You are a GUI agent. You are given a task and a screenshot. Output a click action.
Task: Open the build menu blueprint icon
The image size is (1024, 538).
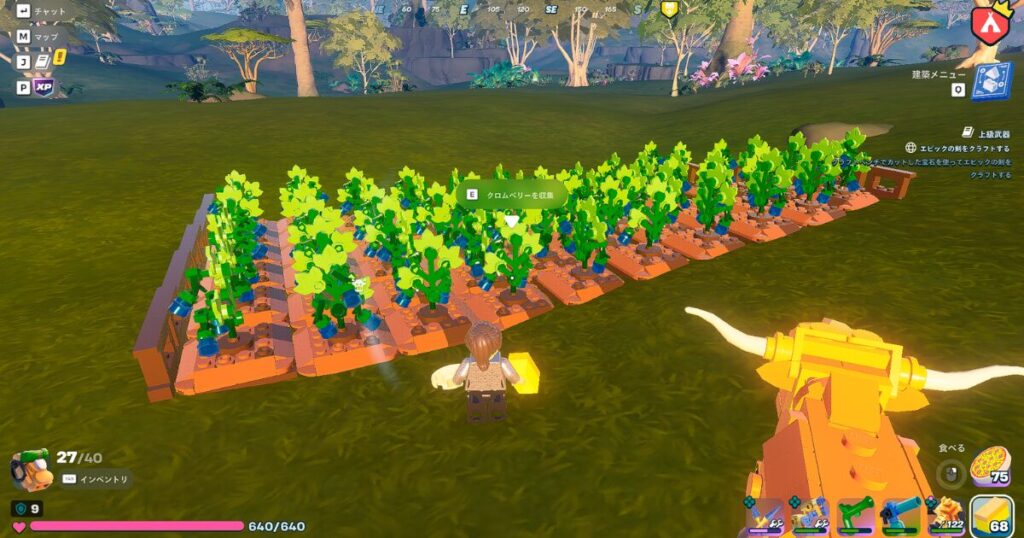pos(991,82)
